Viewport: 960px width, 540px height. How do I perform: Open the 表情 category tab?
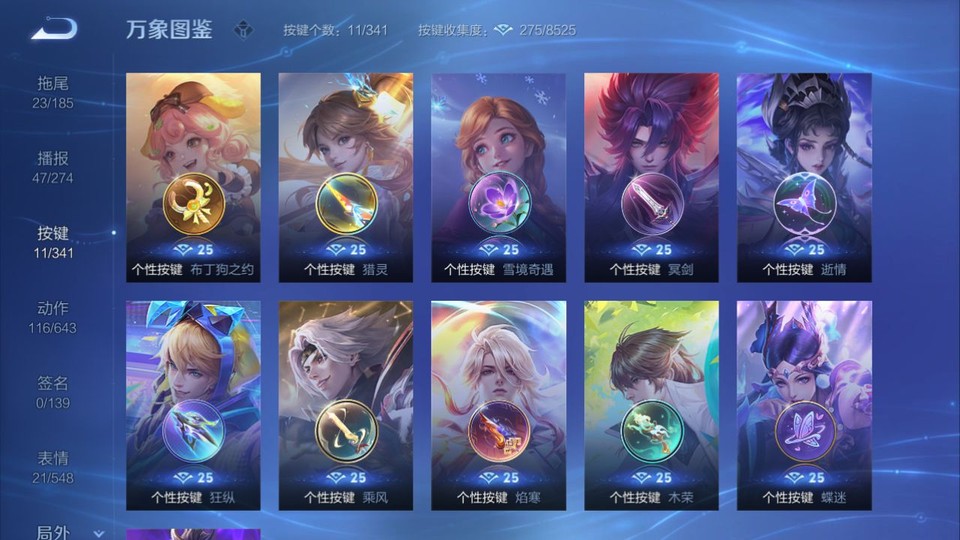pos(53,466)
